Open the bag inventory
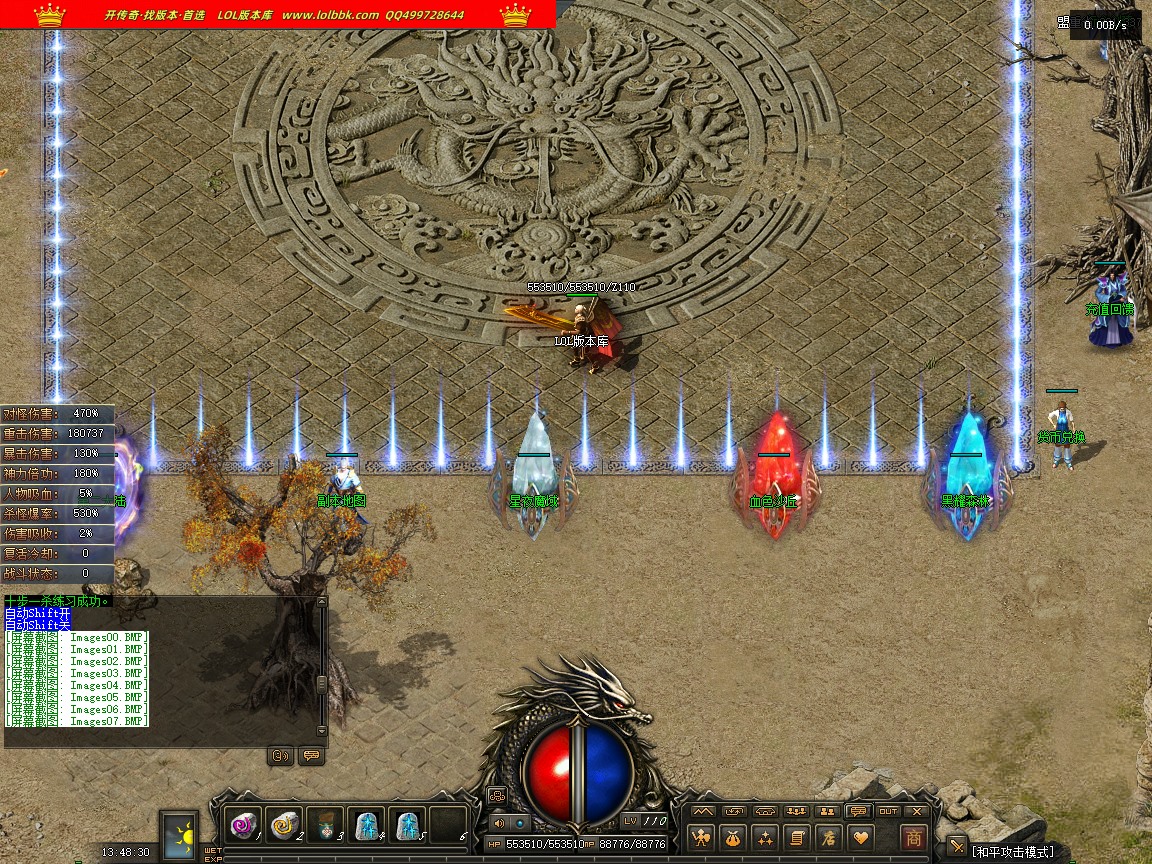The height and width of the screenshot is (864, 1152). pyautogui.click(x=734, y=838)
